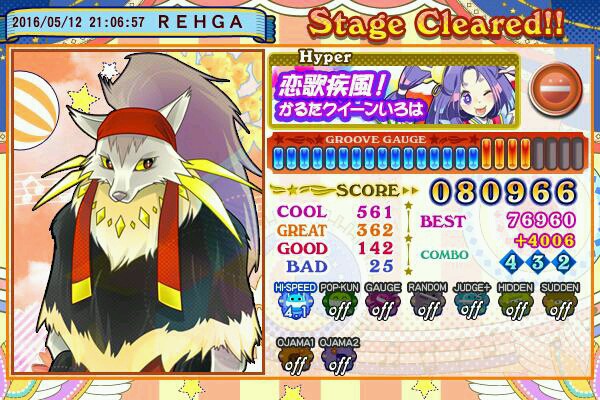Click the red round minus button

(550, 85)
